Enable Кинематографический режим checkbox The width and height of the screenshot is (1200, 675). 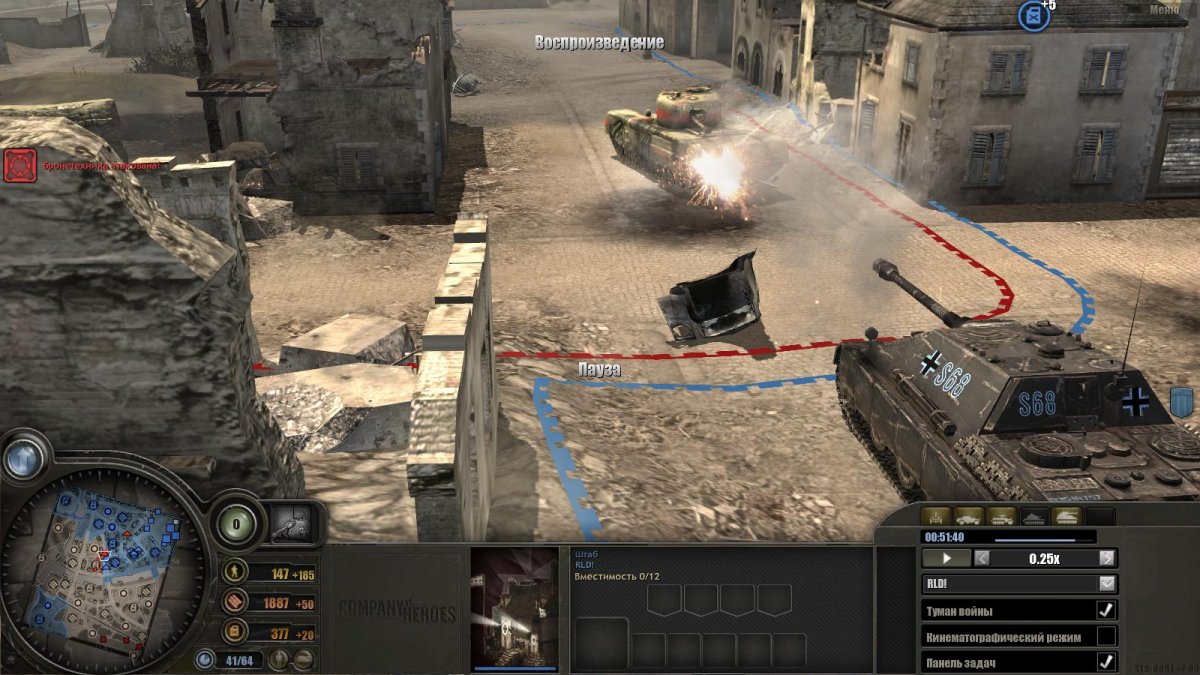click(x=1106, y=636)
